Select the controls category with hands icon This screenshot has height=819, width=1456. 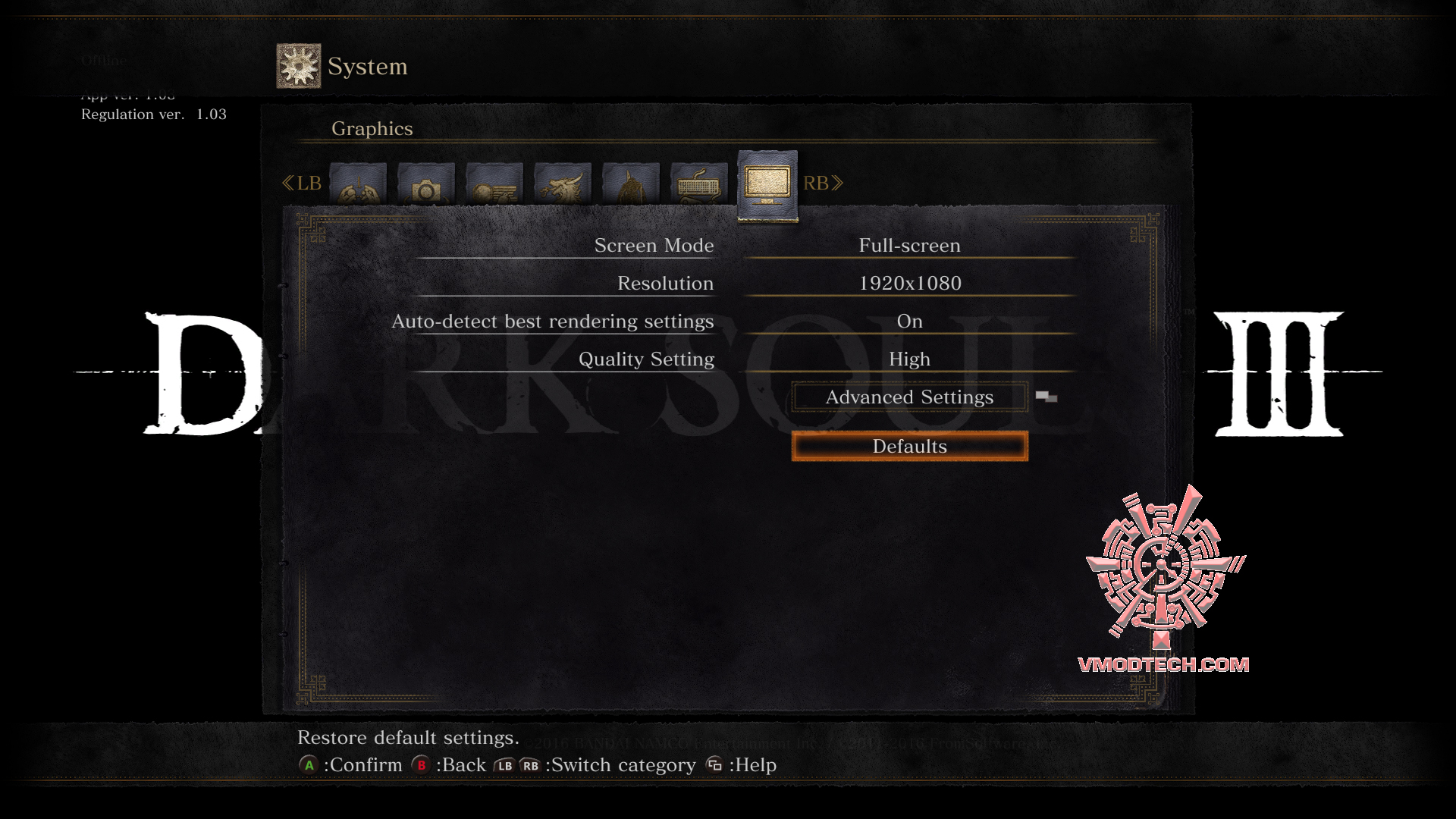[356, 186]
